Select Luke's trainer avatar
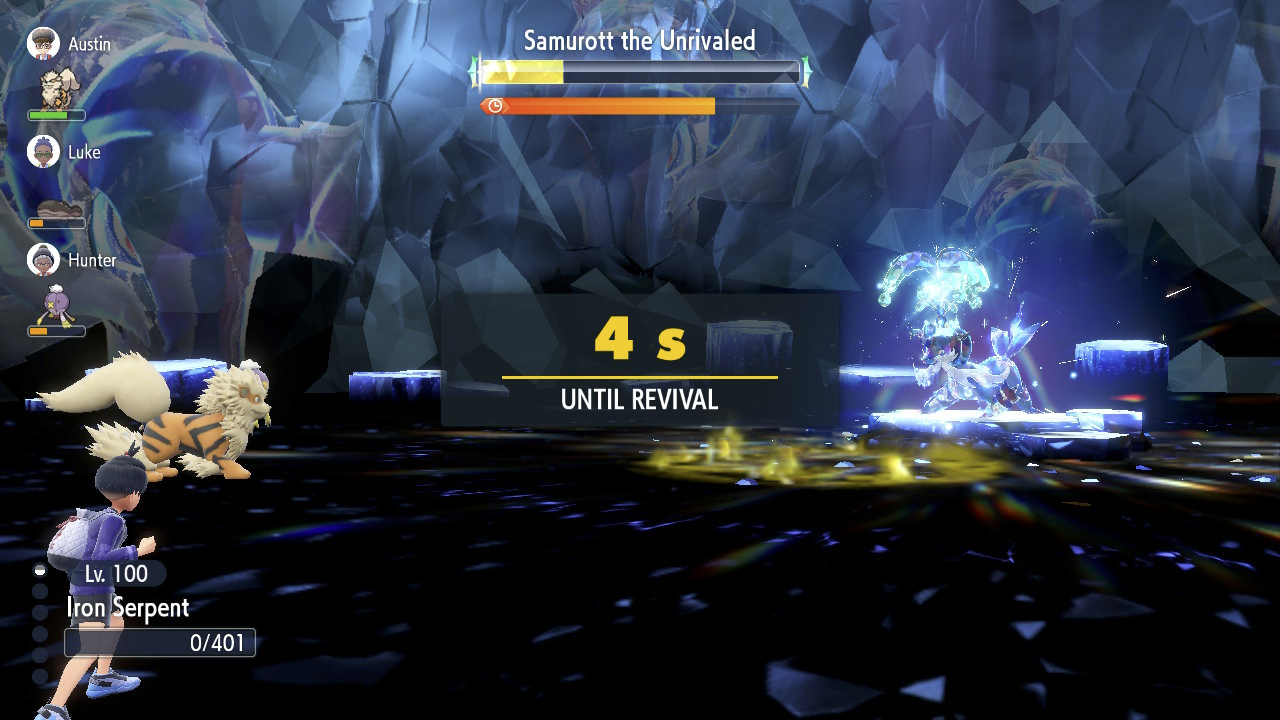Screen dimensions: 1280x720 tap(43, 152)
